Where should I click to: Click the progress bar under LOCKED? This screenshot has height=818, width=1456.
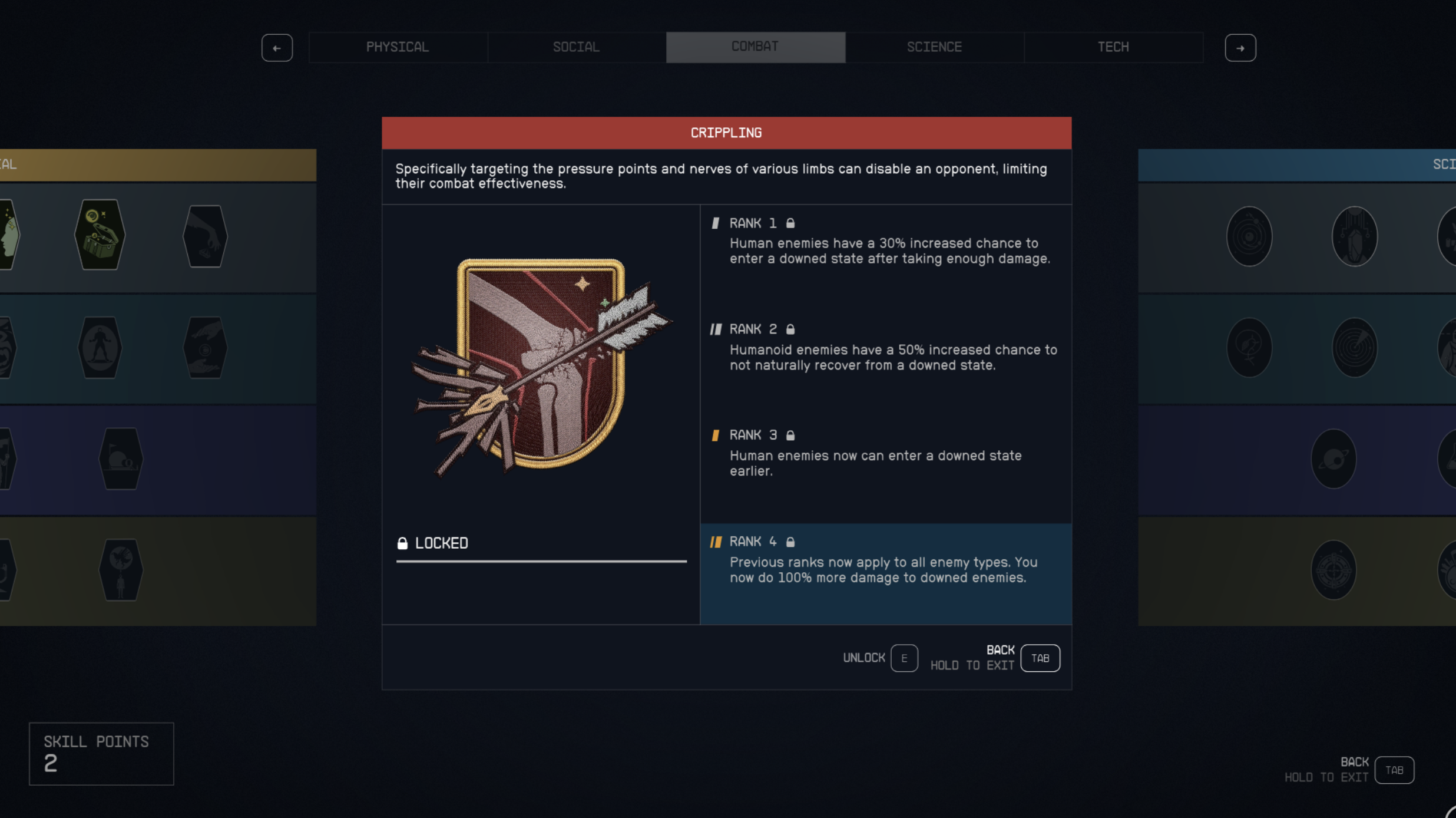pos(541,562)
